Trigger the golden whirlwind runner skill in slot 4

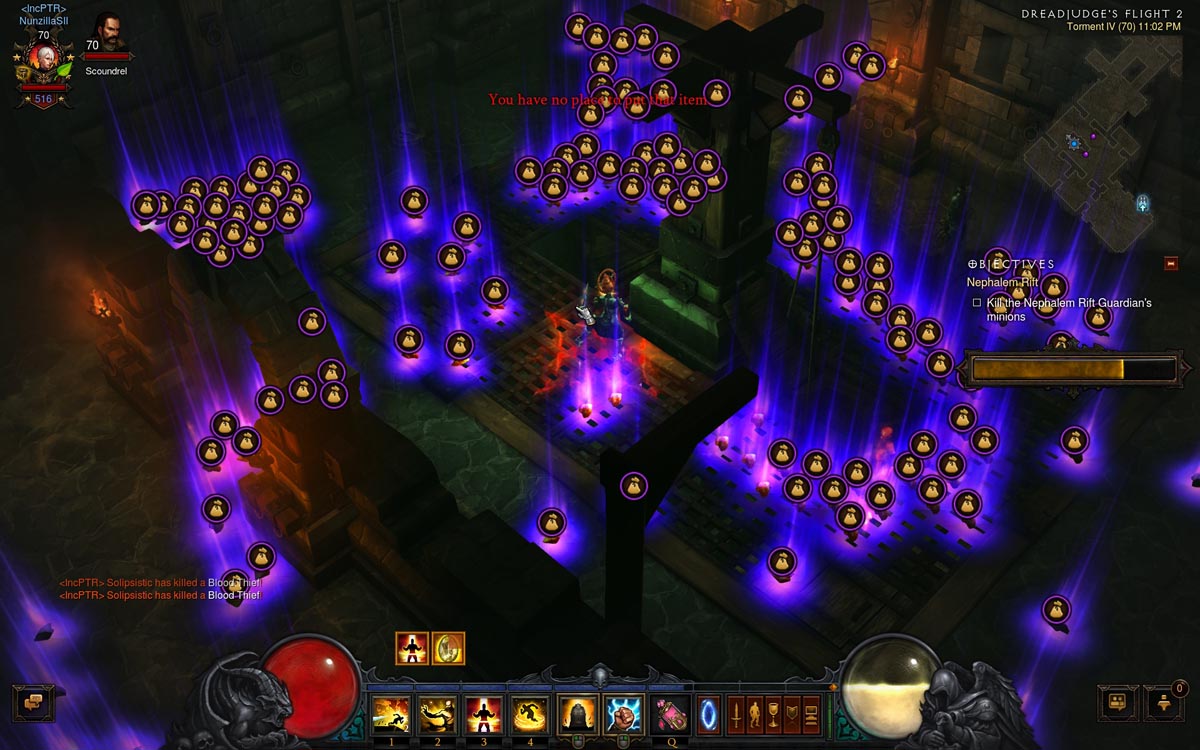530,714
